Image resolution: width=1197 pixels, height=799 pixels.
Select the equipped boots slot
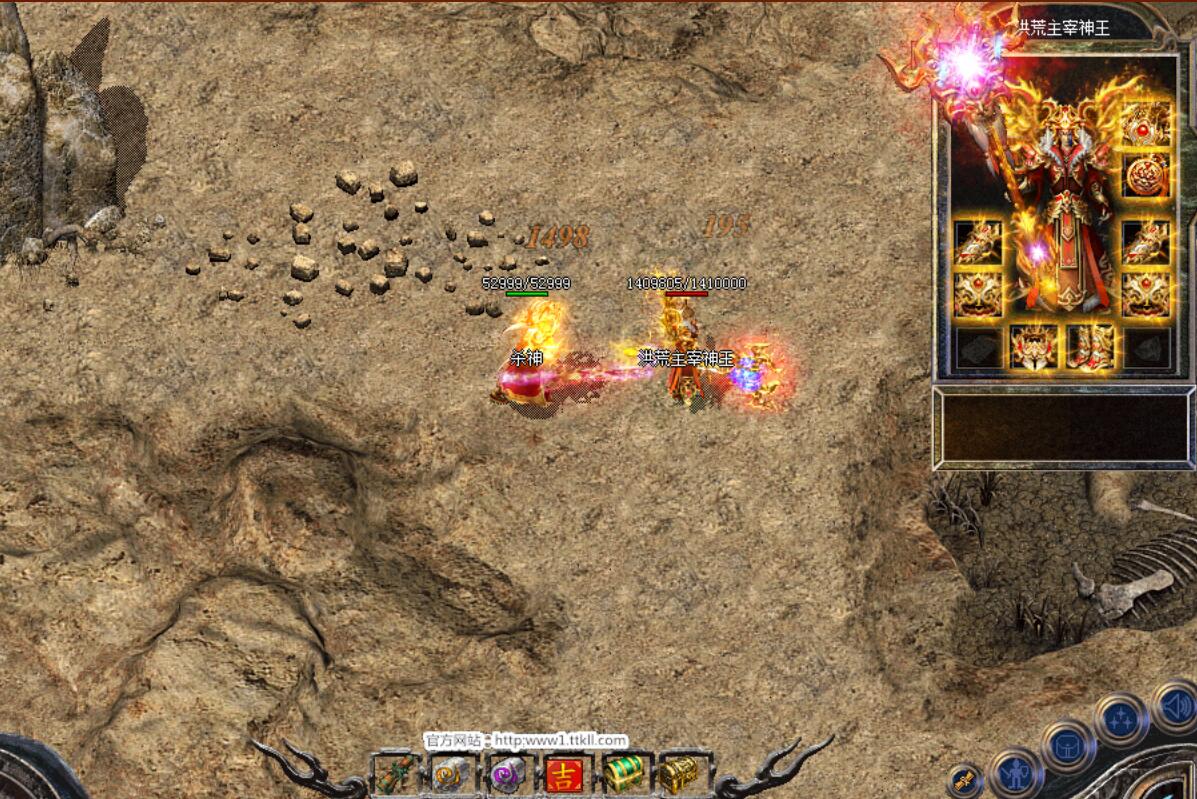tap(1089, 346)
